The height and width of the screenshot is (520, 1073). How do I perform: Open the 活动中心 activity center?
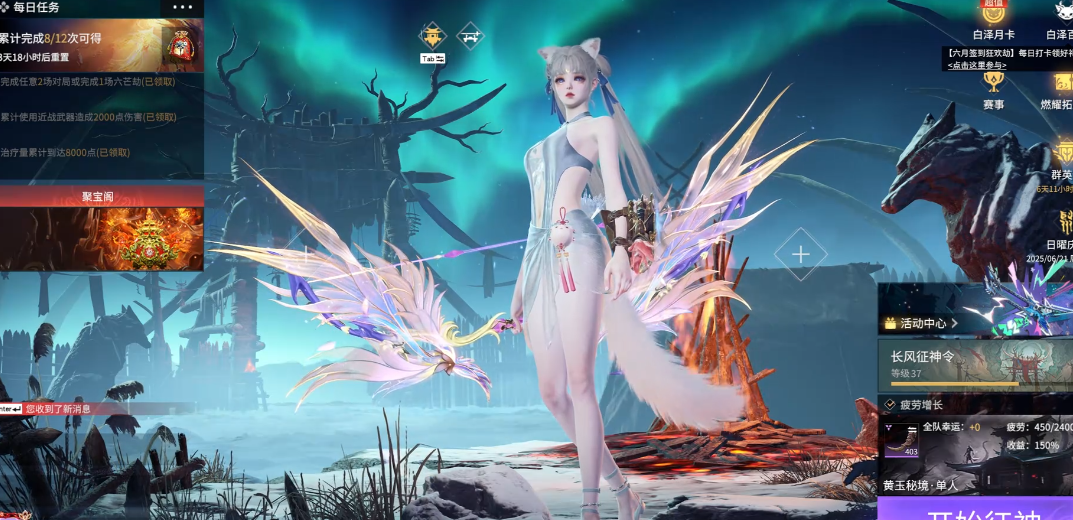pyautogui.click(x=921, y=323)
